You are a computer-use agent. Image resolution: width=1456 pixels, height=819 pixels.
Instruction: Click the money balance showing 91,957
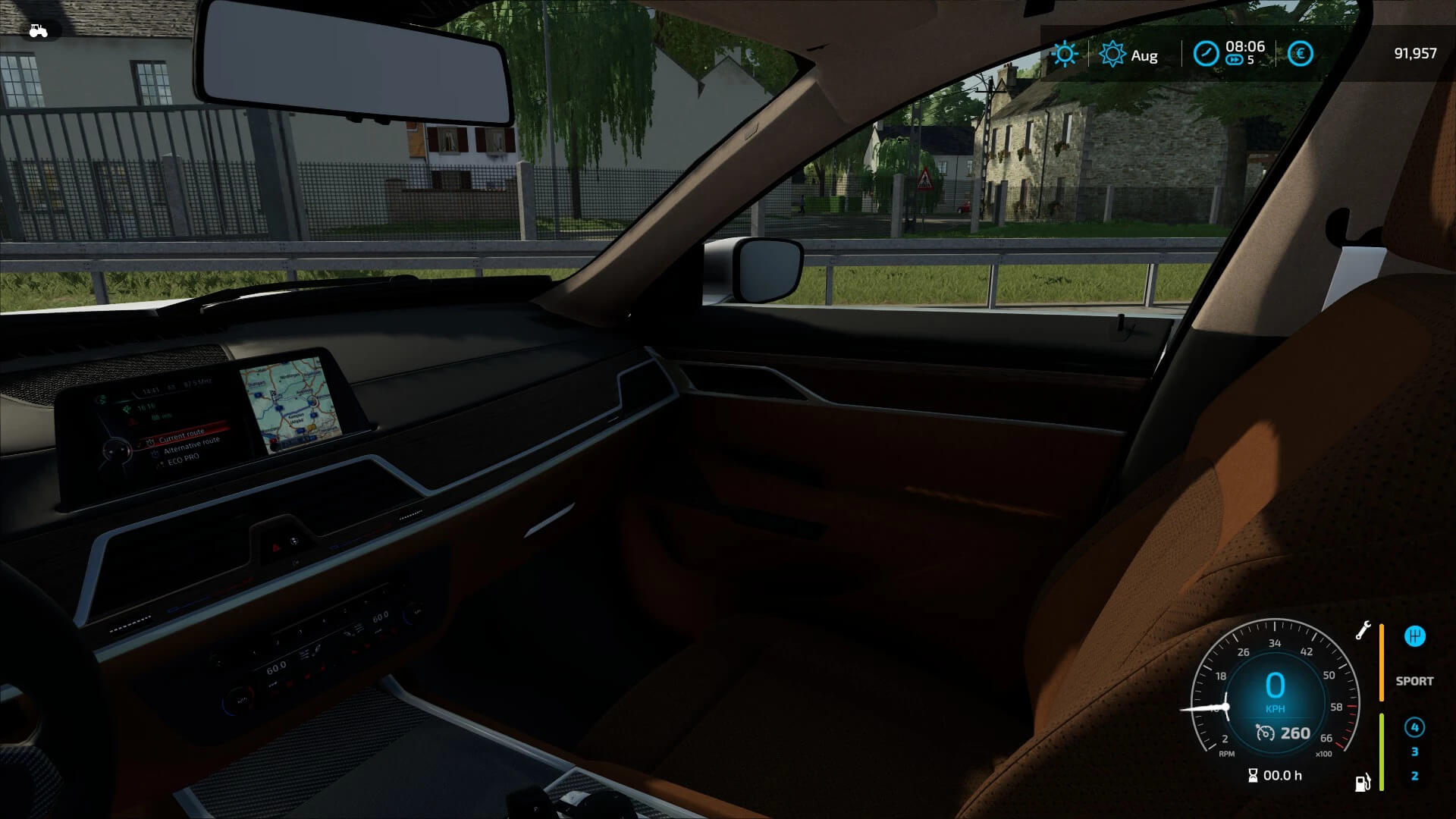point(1415,54)
